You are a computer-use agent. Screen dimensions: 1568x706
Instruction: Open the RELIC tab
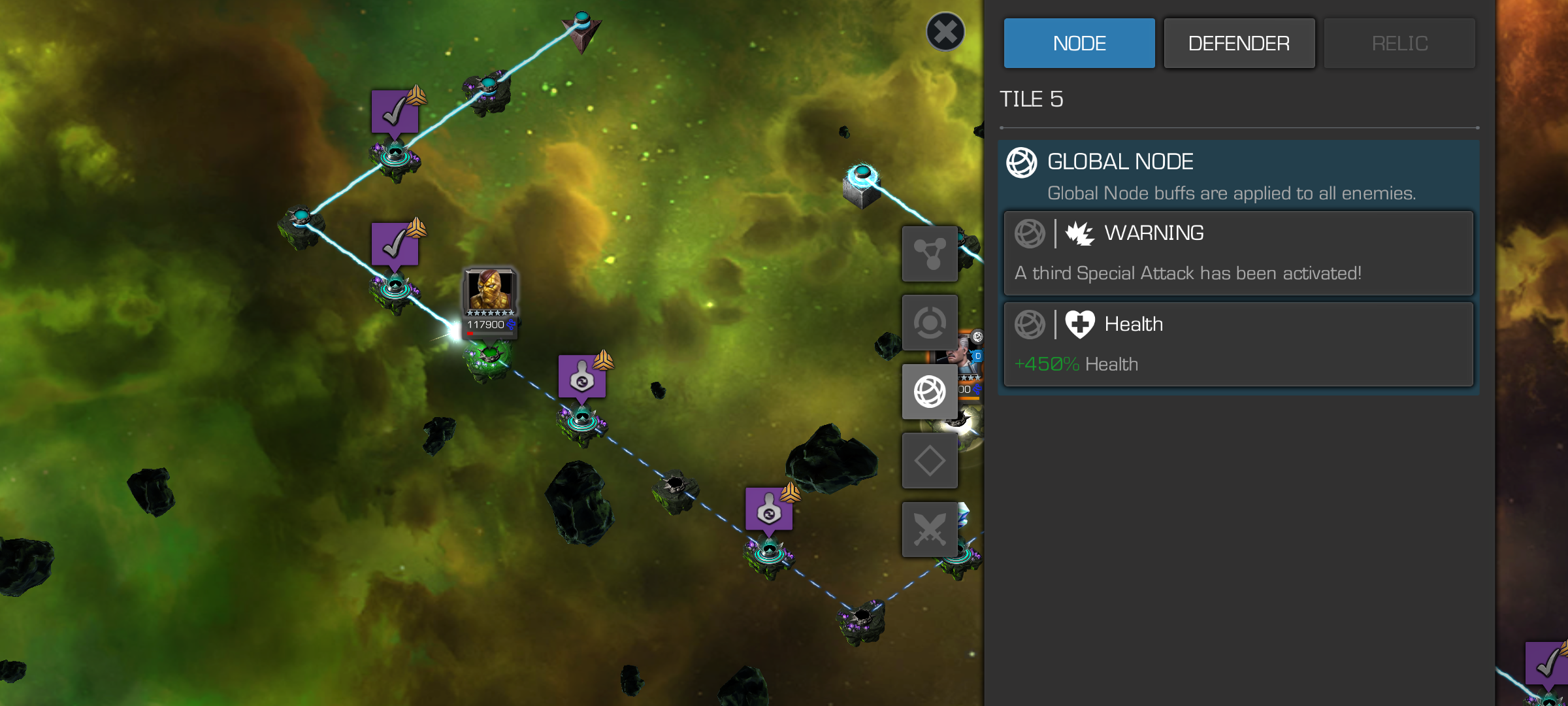point(1399,43)
